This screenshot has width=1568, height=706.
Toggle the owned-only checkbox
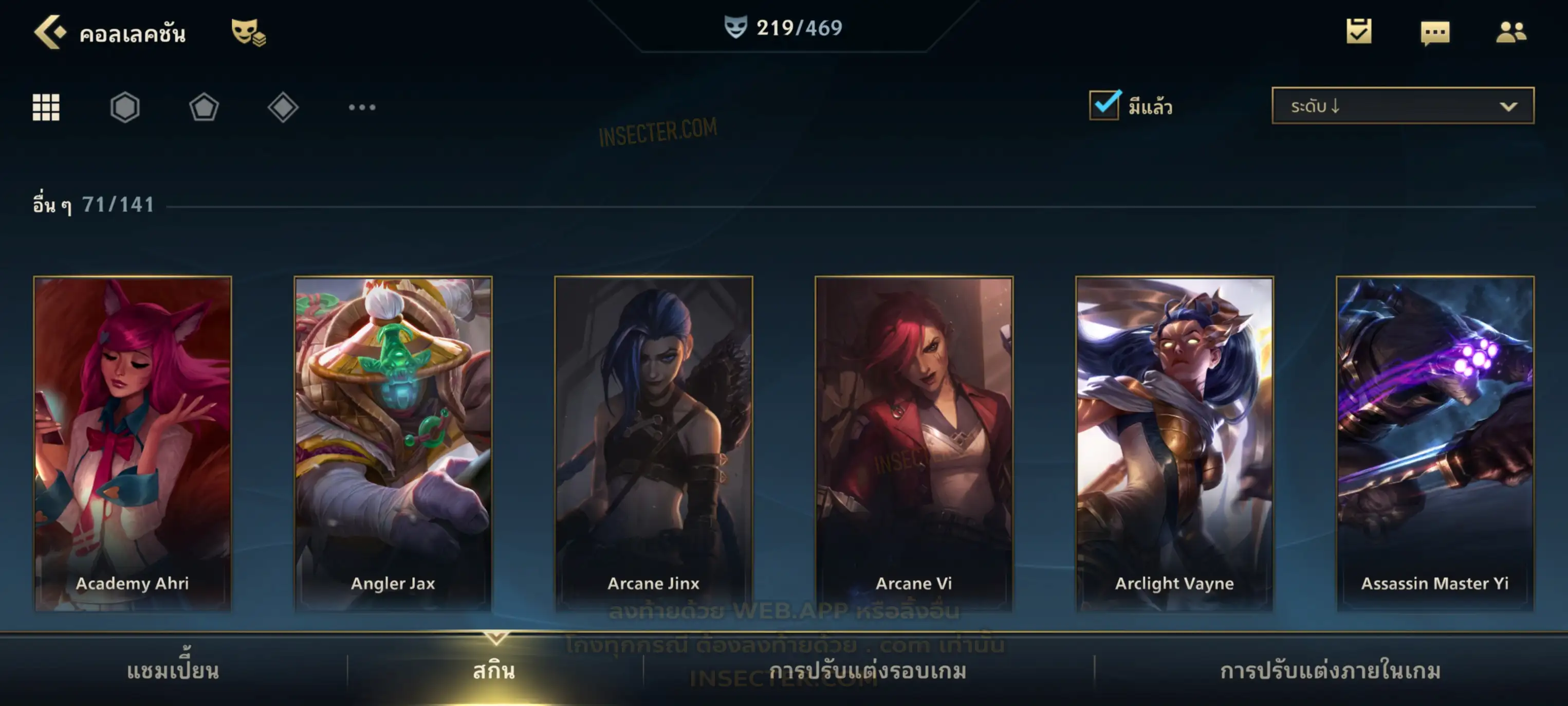[x=1104, y=105]
